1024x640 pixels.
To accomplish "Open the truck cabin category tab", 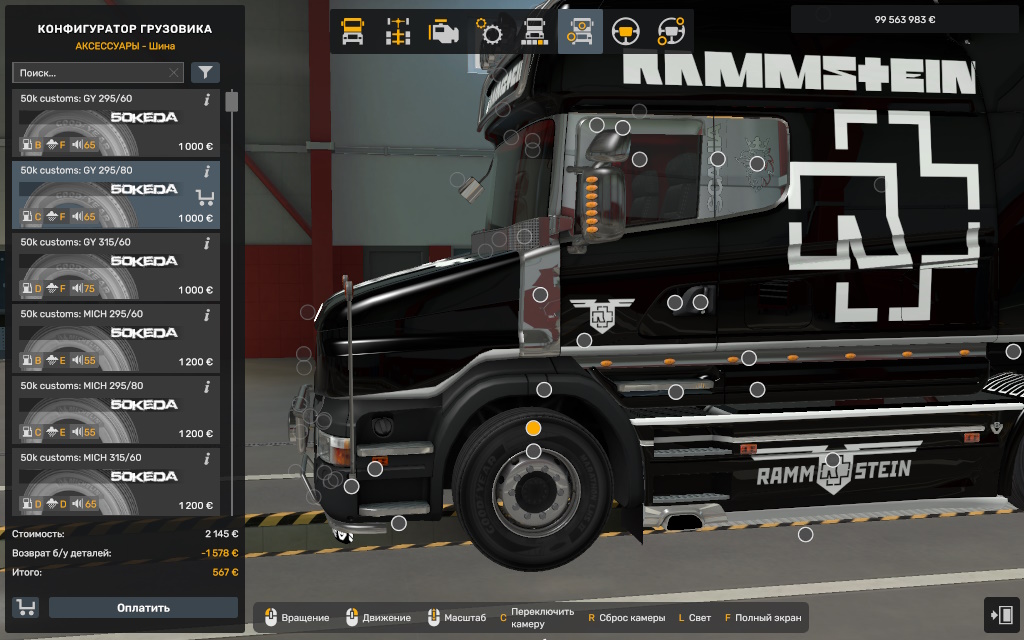I will pos(353,32).
